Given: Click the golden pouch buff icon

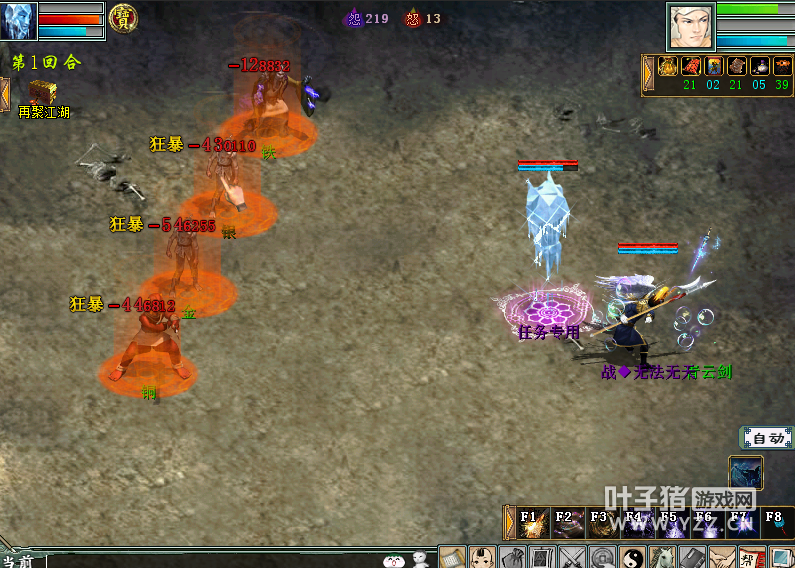Looking at the screenshot, I should 668,66.
